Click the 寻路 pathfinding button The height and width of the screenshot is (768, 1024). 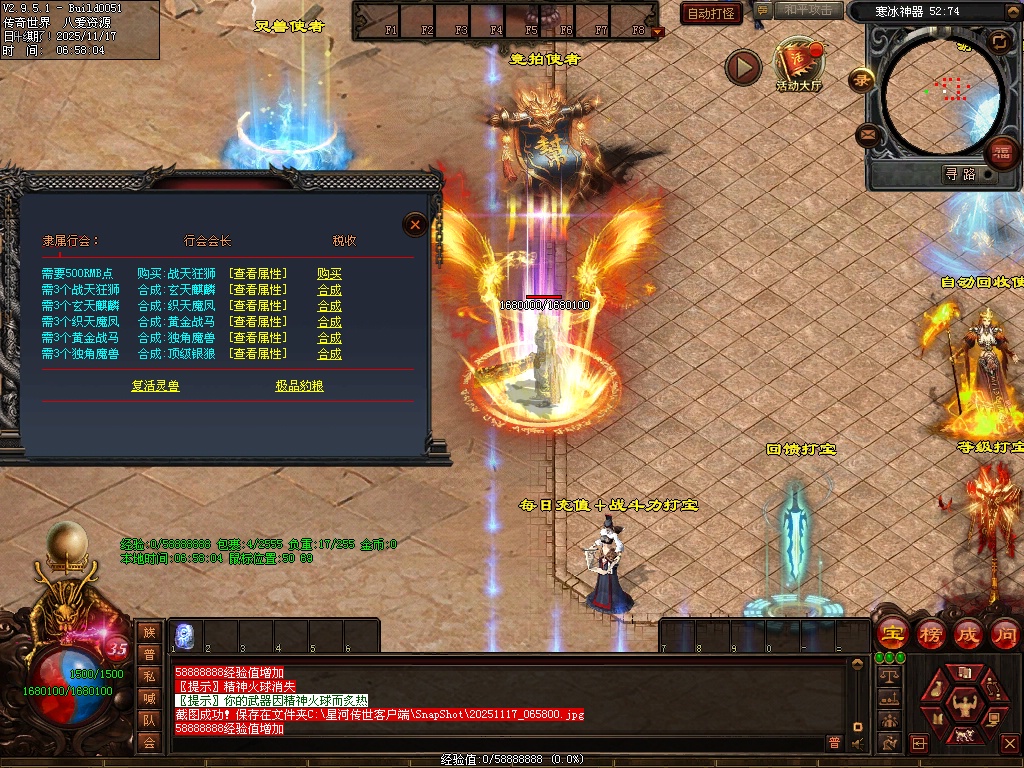[960, 174]
